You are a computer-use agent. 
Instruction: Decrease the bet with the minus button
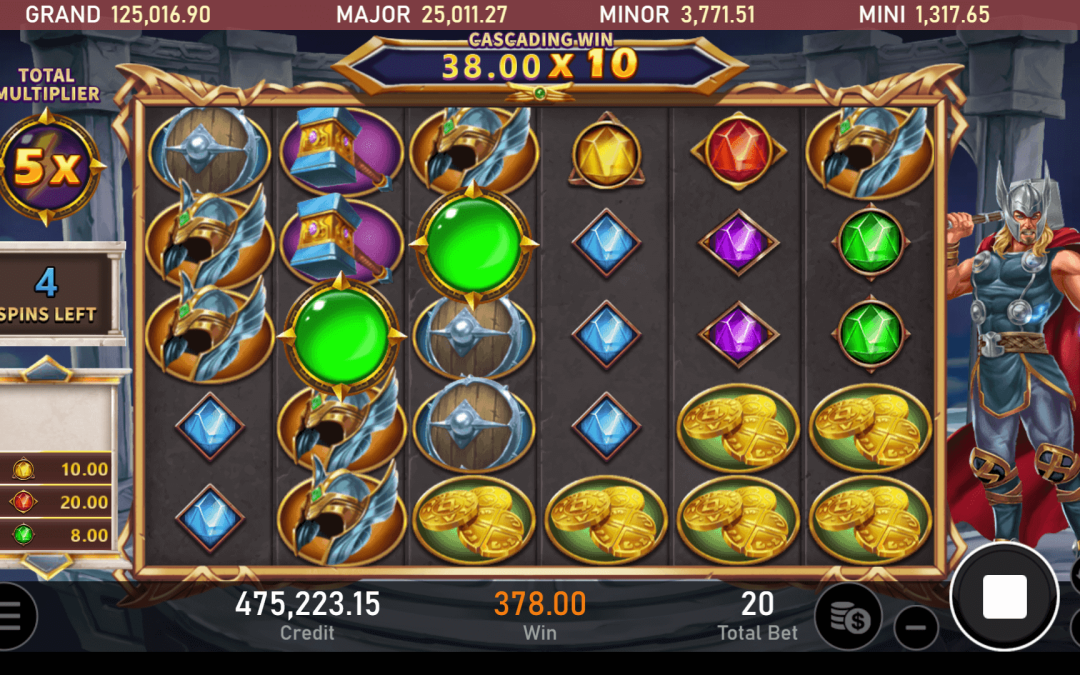click(915, 628)
